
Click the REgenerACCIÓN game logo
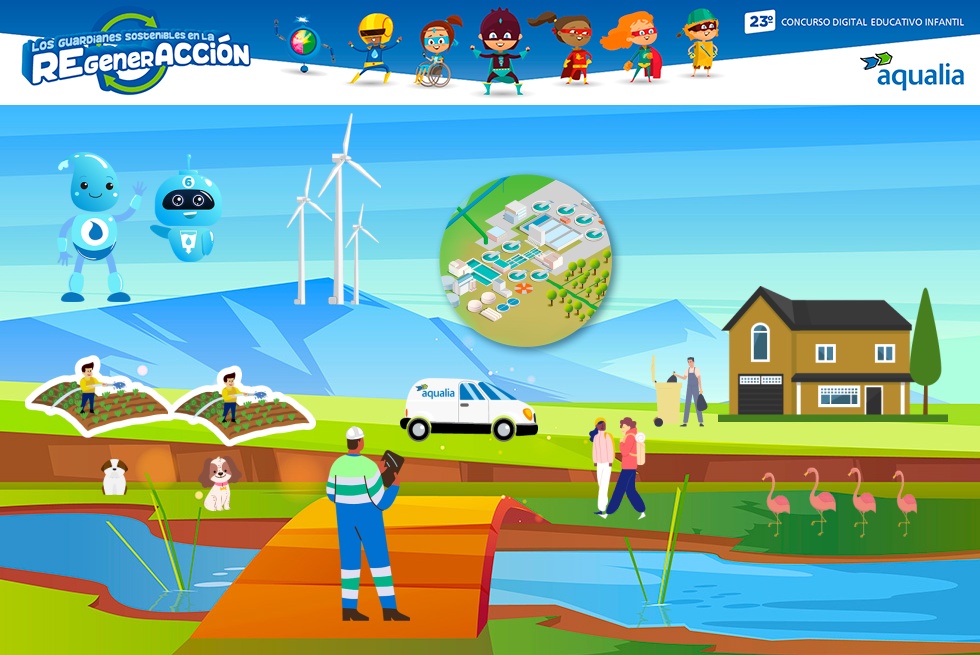coord(137,56)
